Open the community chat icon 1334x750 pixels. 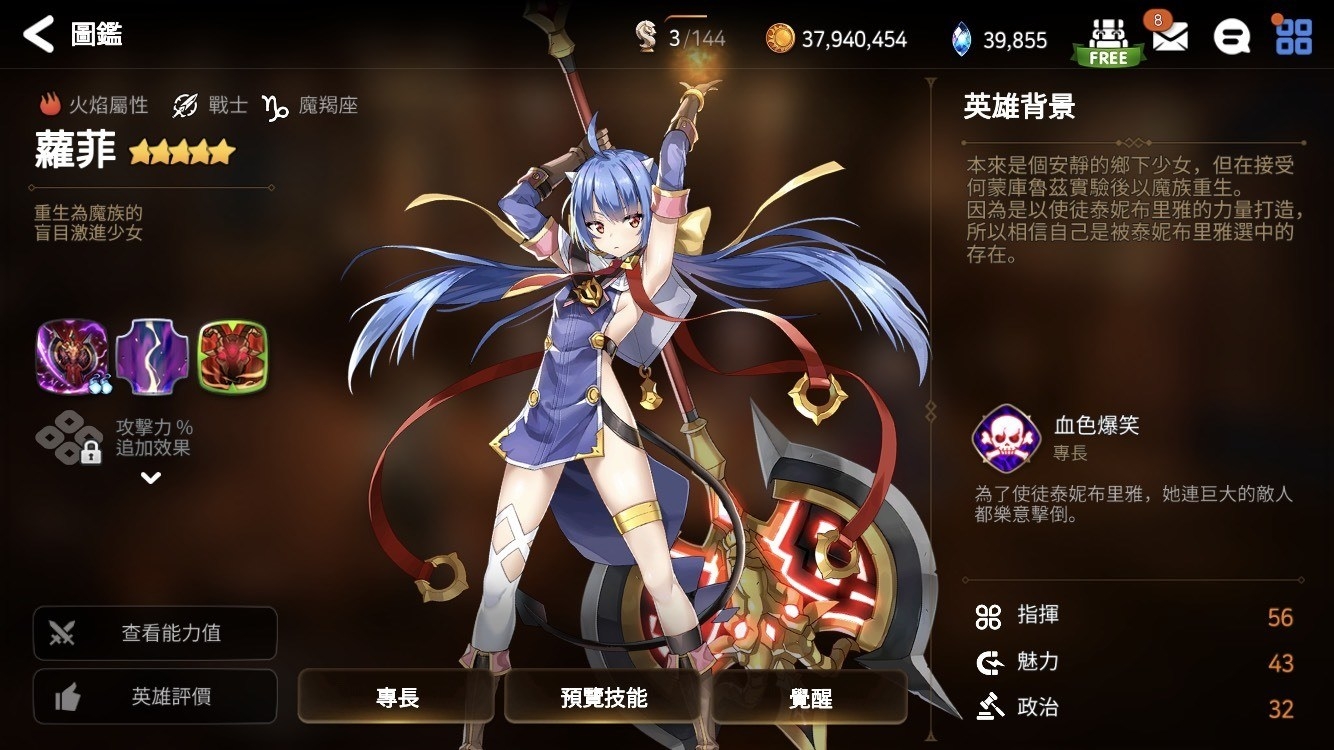[x=1233, y=36]
